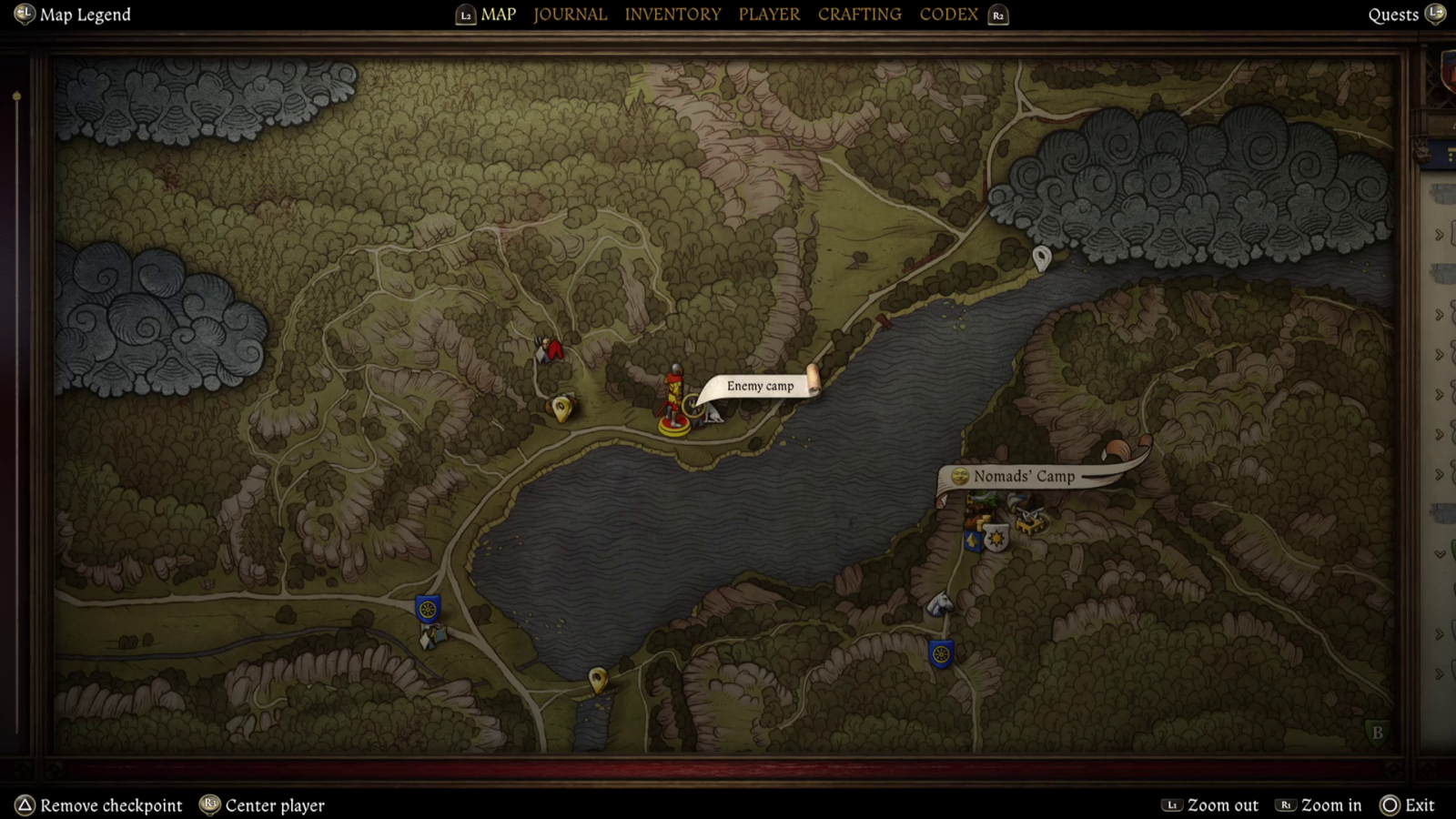Switch to the Journal tab
1456x819 pixels.
pyautogui.click(x=570, y=15)
